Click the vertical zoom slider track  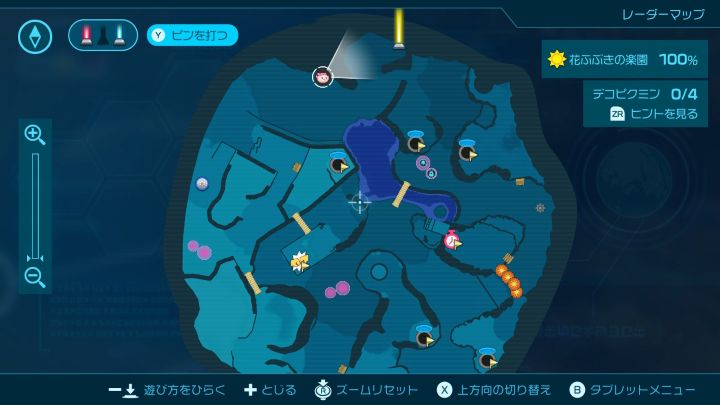(x=35, y=205)
